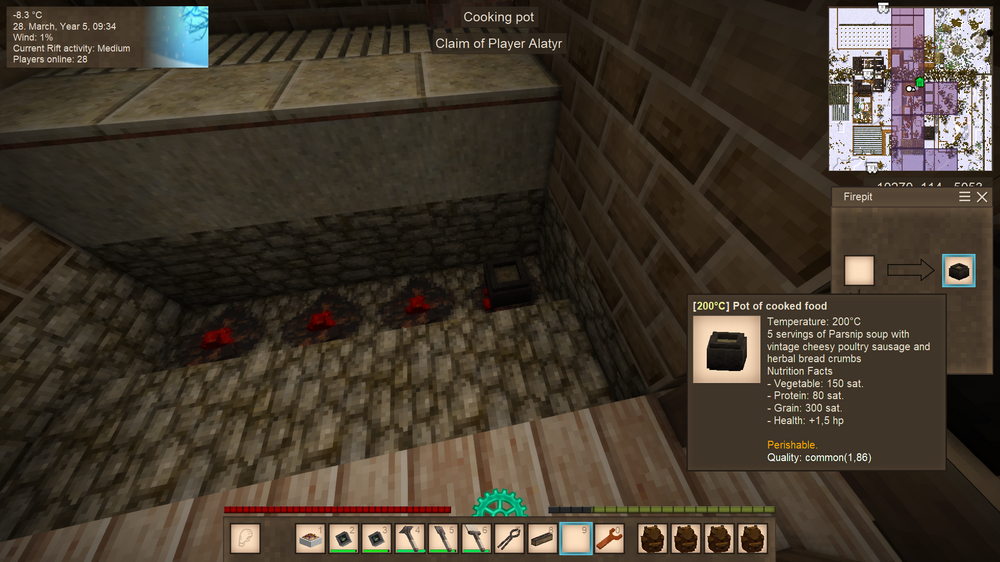Click the off-hand slot with hand silhouette
Screen dimensions: 1000x562
pyautogui.click(x=245, y=539)
